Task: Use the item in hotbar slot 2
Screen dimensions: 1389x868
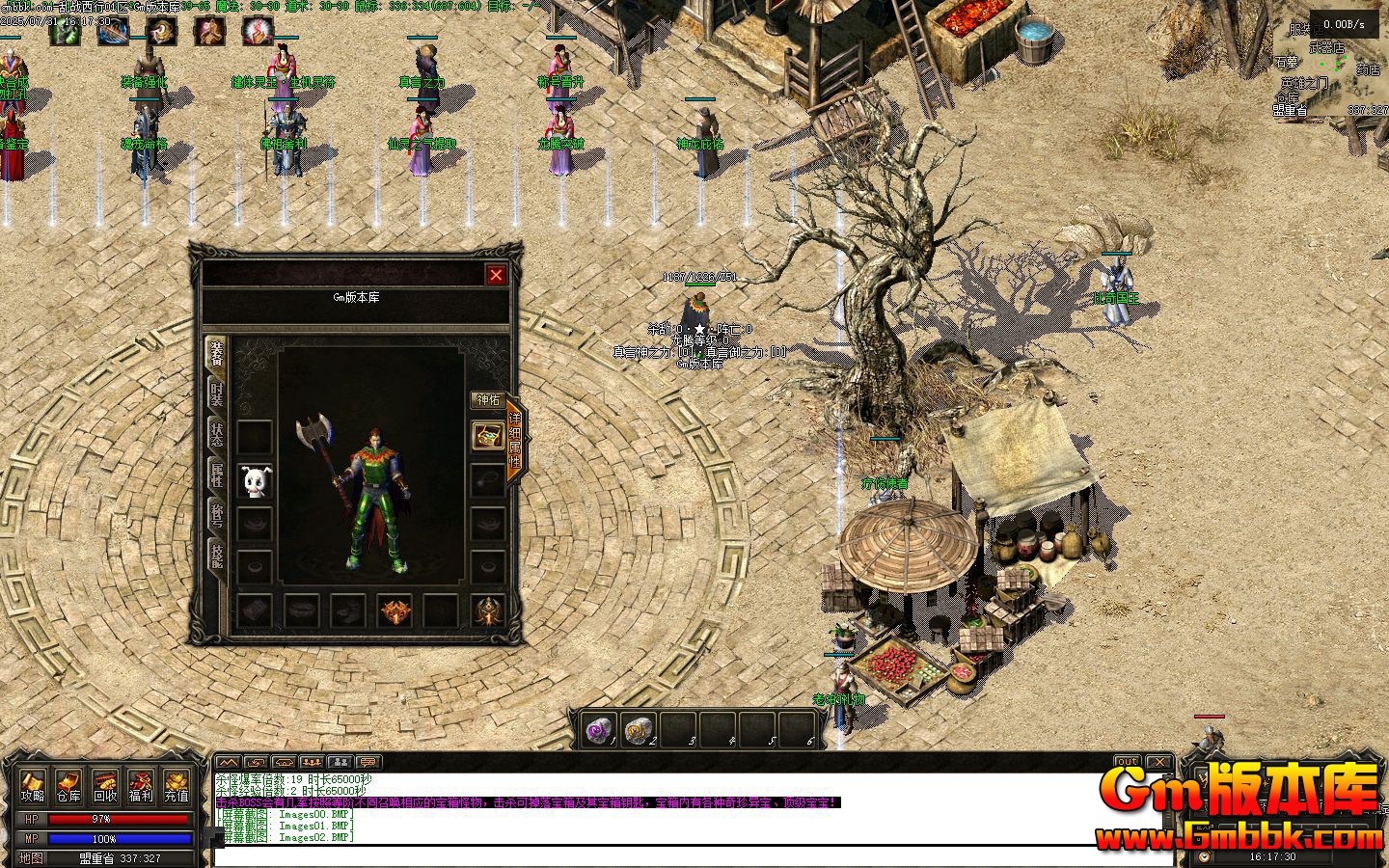Action: click(637, 731)
